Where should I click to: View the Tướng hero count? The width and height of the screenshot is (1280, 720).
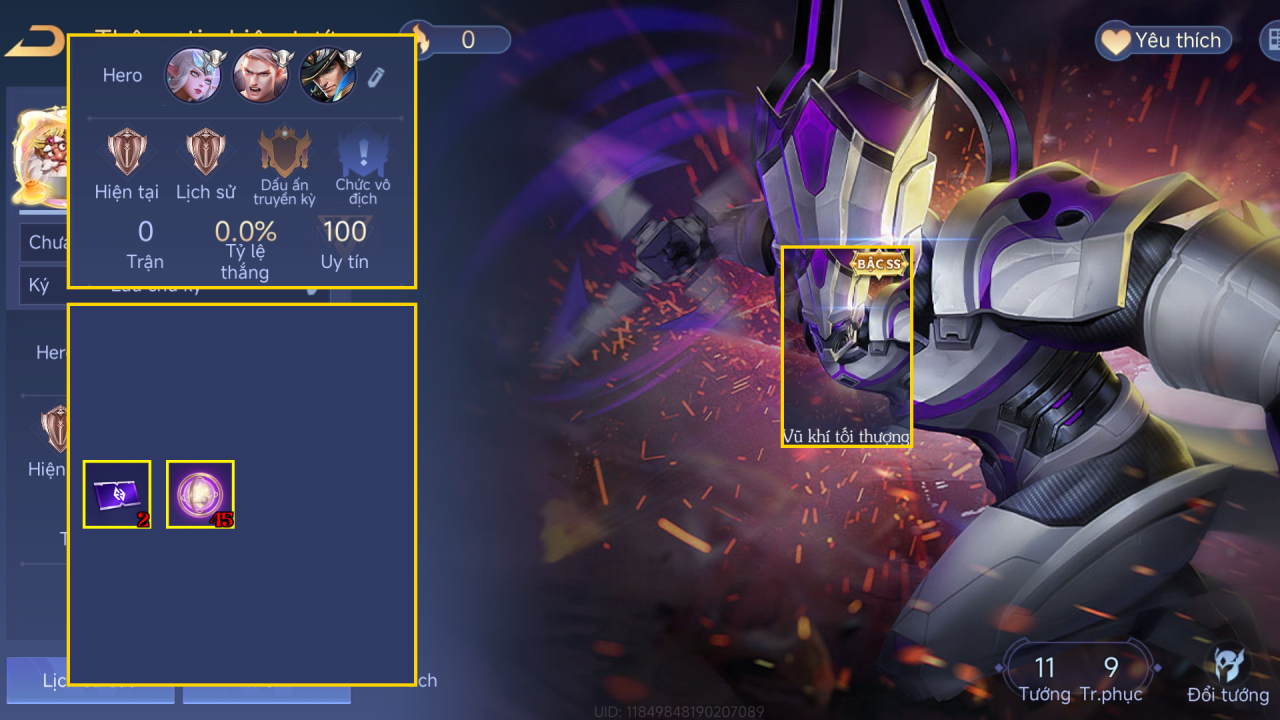tap(1044, 678)
